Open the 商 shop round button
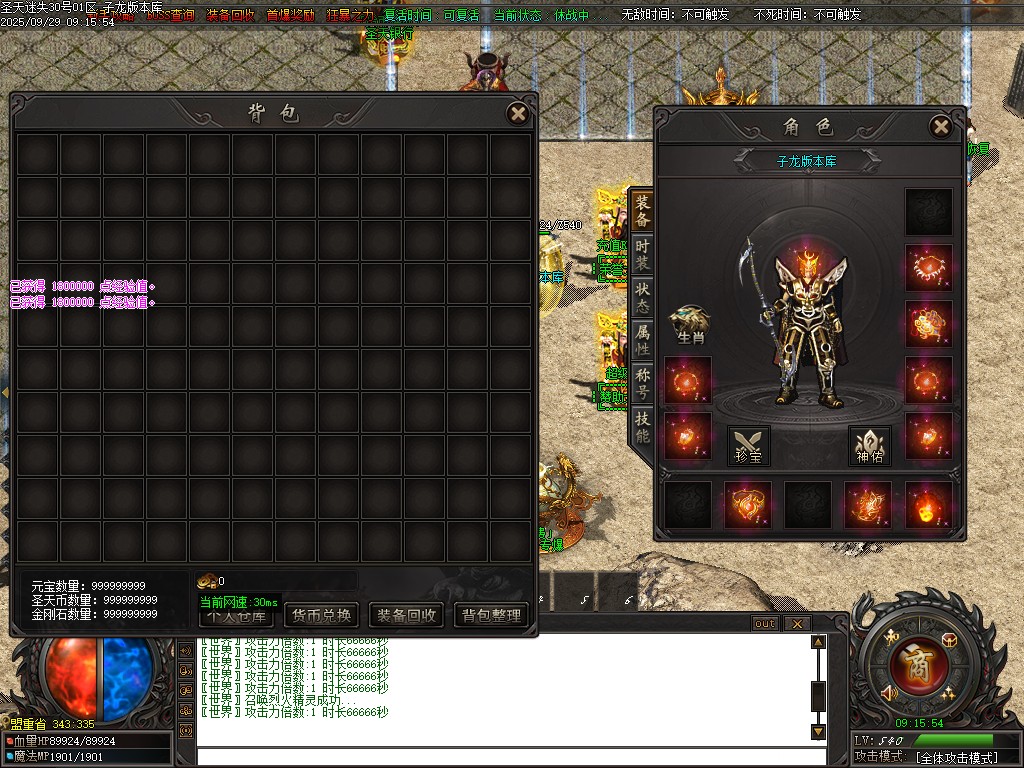Screen dimensions: 1024x768 913,664
